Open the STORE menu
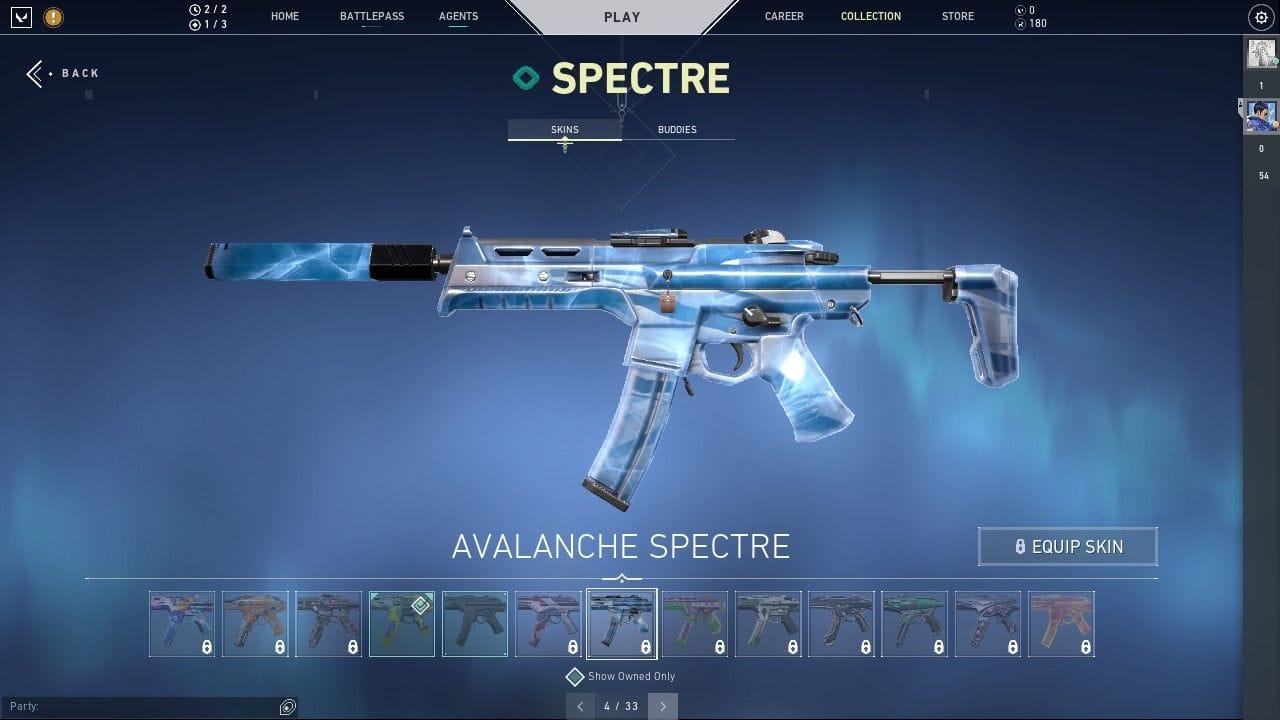Screen dimensions: 1280x720 point(957,16)
